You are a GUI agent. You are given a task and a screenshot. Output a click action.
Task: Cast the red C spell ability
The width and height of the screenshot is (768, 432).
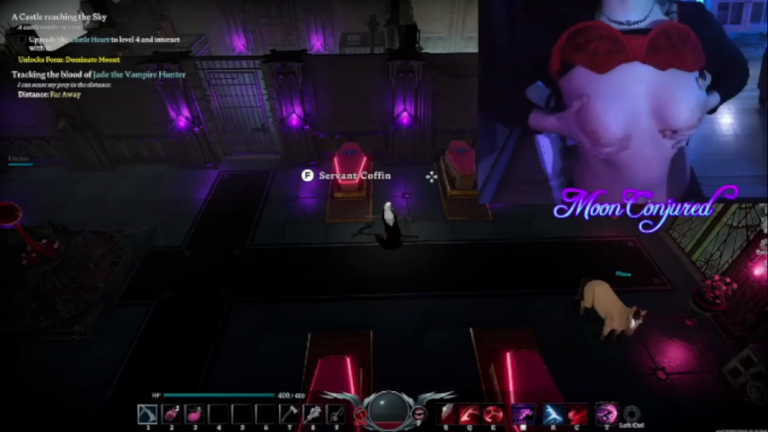tap(577, 413)
